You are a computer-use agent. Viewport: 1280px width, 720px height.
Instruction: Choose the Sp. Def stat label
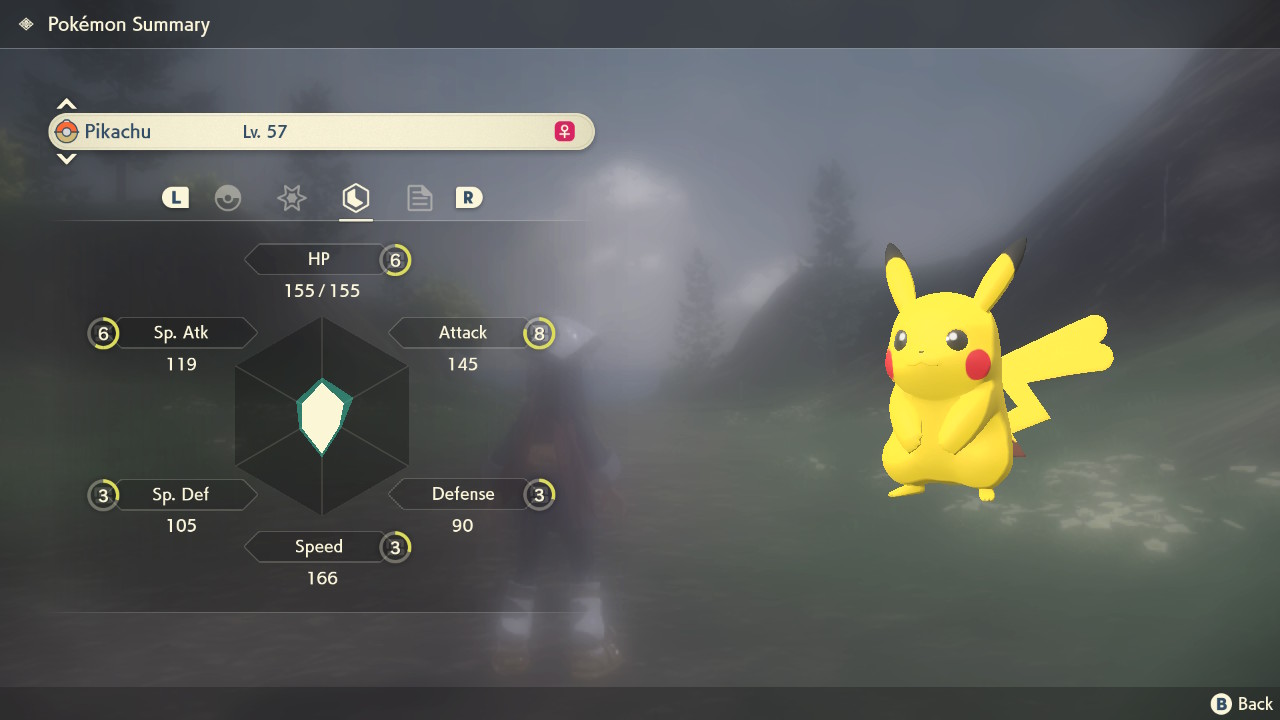coord(181,494)
